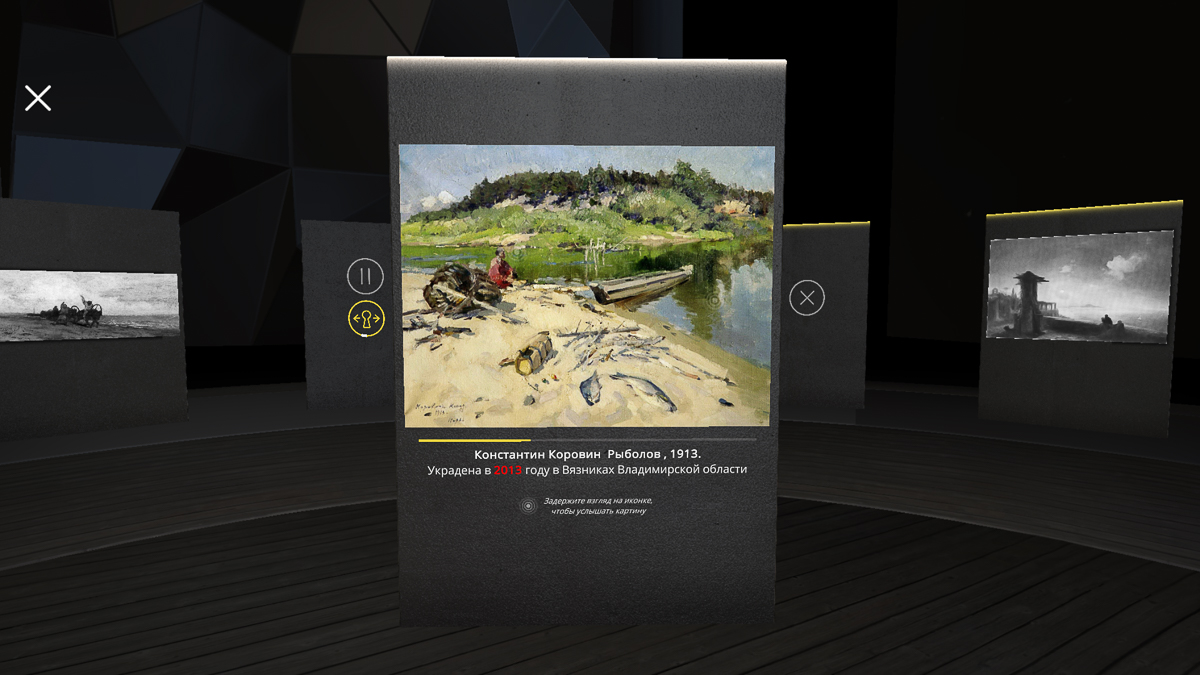Close the gallery with the top-left X

[x=38, y=98]
